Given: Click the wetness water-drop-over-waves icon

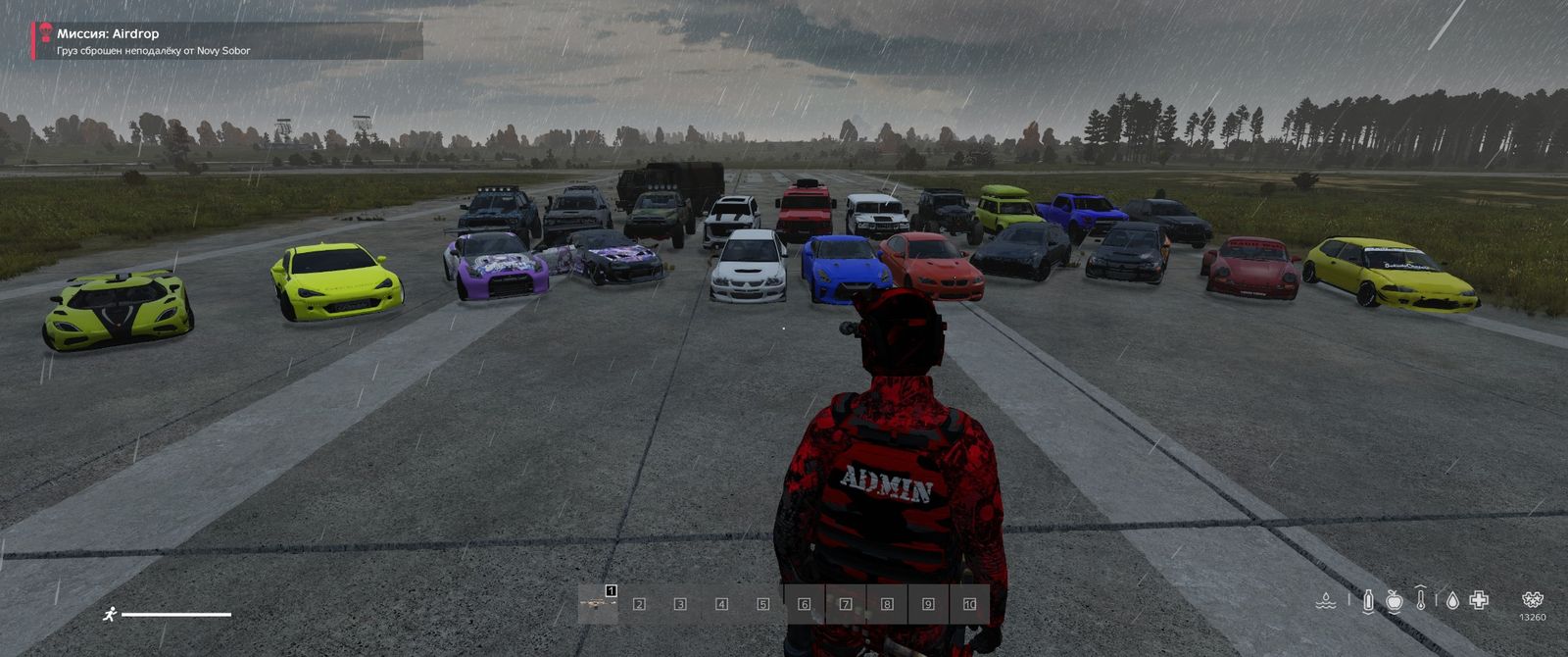Looking at the screenshot, I should coord(1326,600).
